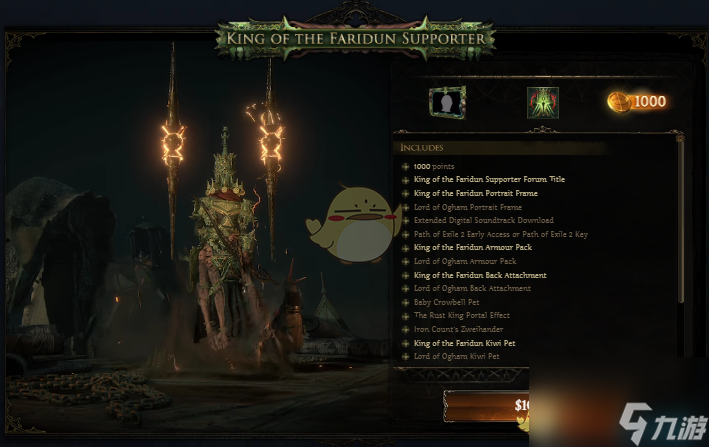Show Lord of Ogham Armour Pack
Screen dimensions: 709x447
click(464, 261)
